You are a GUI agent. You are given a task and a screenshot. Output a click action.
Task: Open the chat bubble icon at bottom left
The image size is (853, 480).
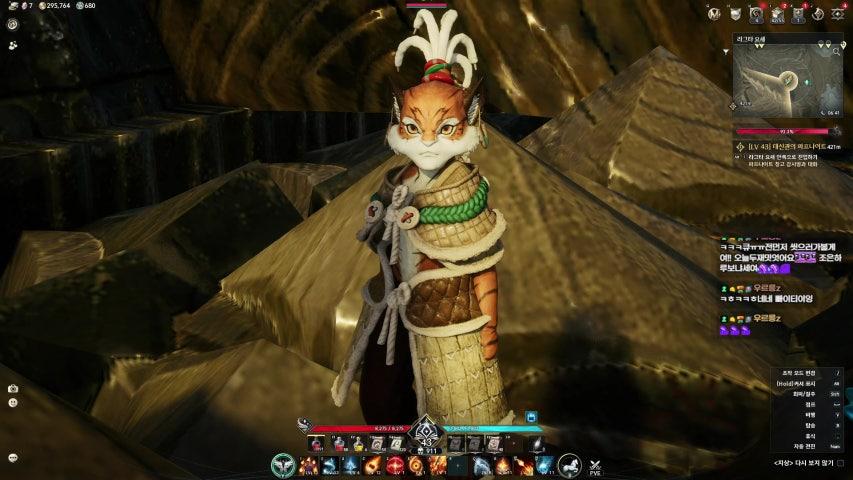(x=13, y=457)
